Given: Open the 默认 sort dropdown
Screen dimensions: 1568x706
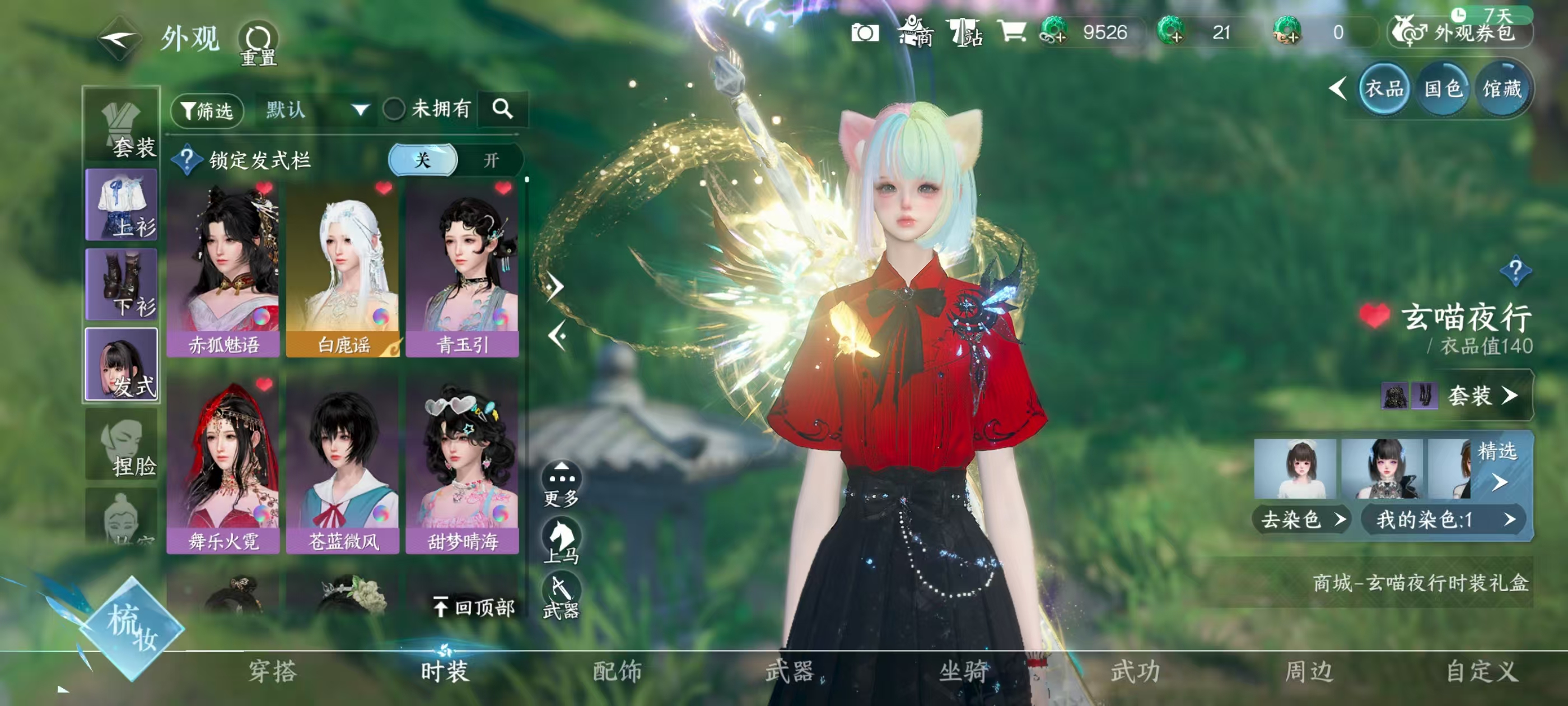Looking at the screenshot, I should 316,110.
